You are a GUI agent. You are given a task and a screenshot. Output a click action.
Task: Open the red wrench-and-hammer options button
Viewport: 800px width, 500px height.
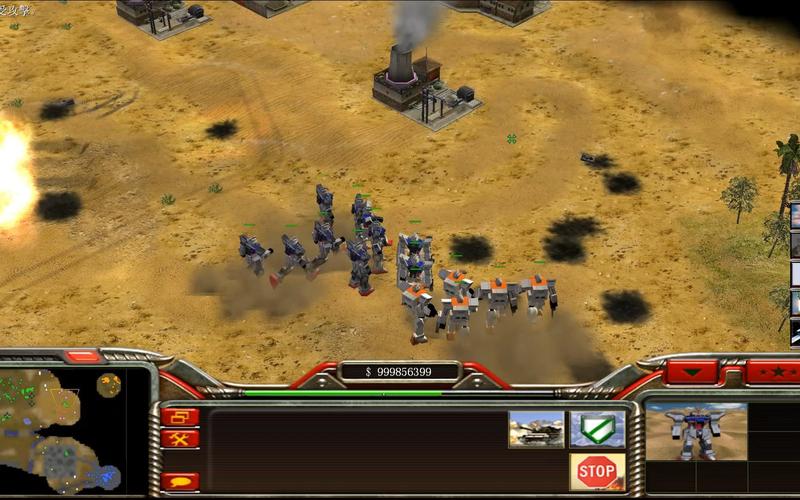click(x=180, y=439)
